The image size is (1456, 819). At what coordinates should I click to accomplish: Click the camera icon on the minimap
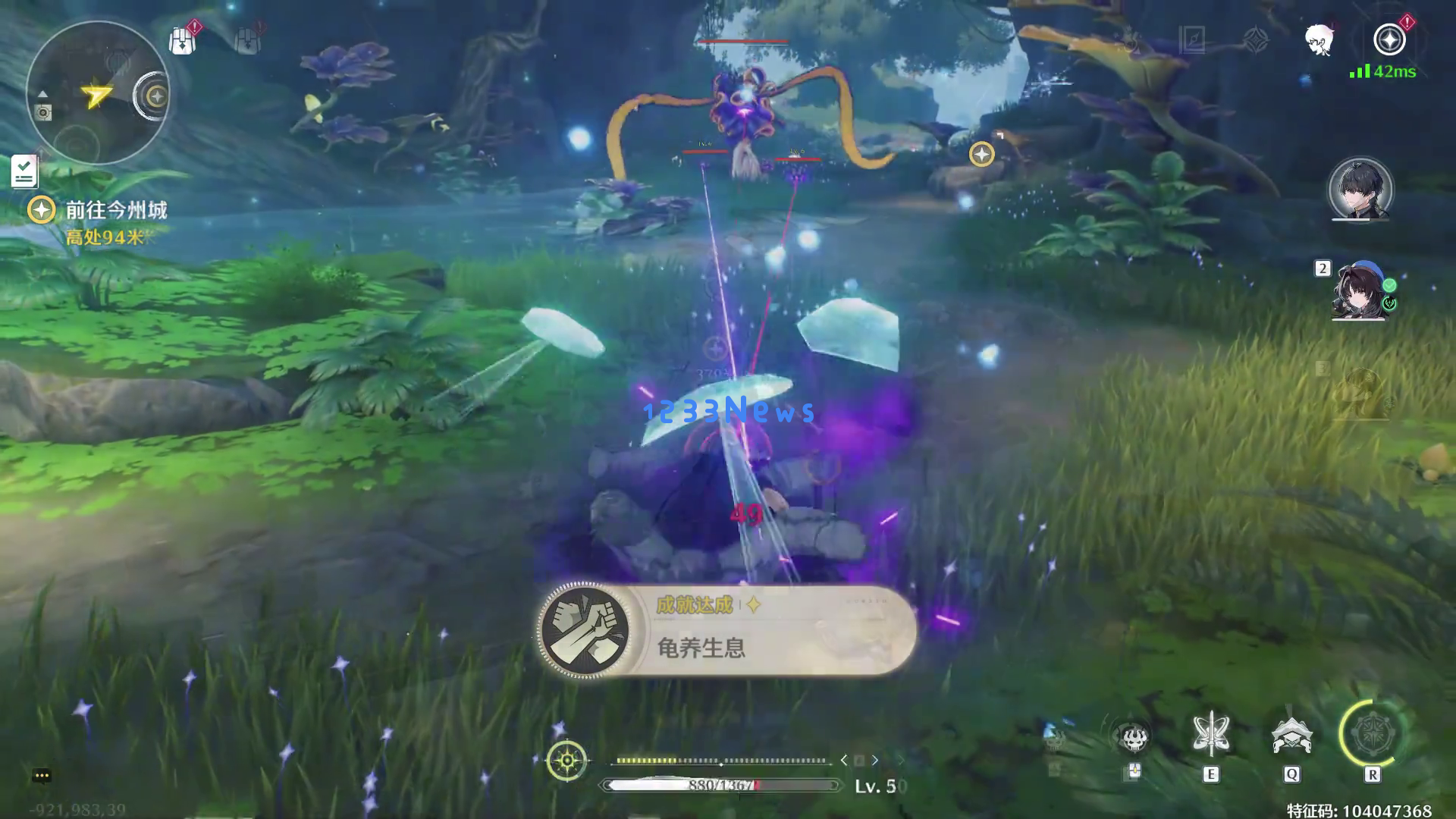click(x=44, y=113)
